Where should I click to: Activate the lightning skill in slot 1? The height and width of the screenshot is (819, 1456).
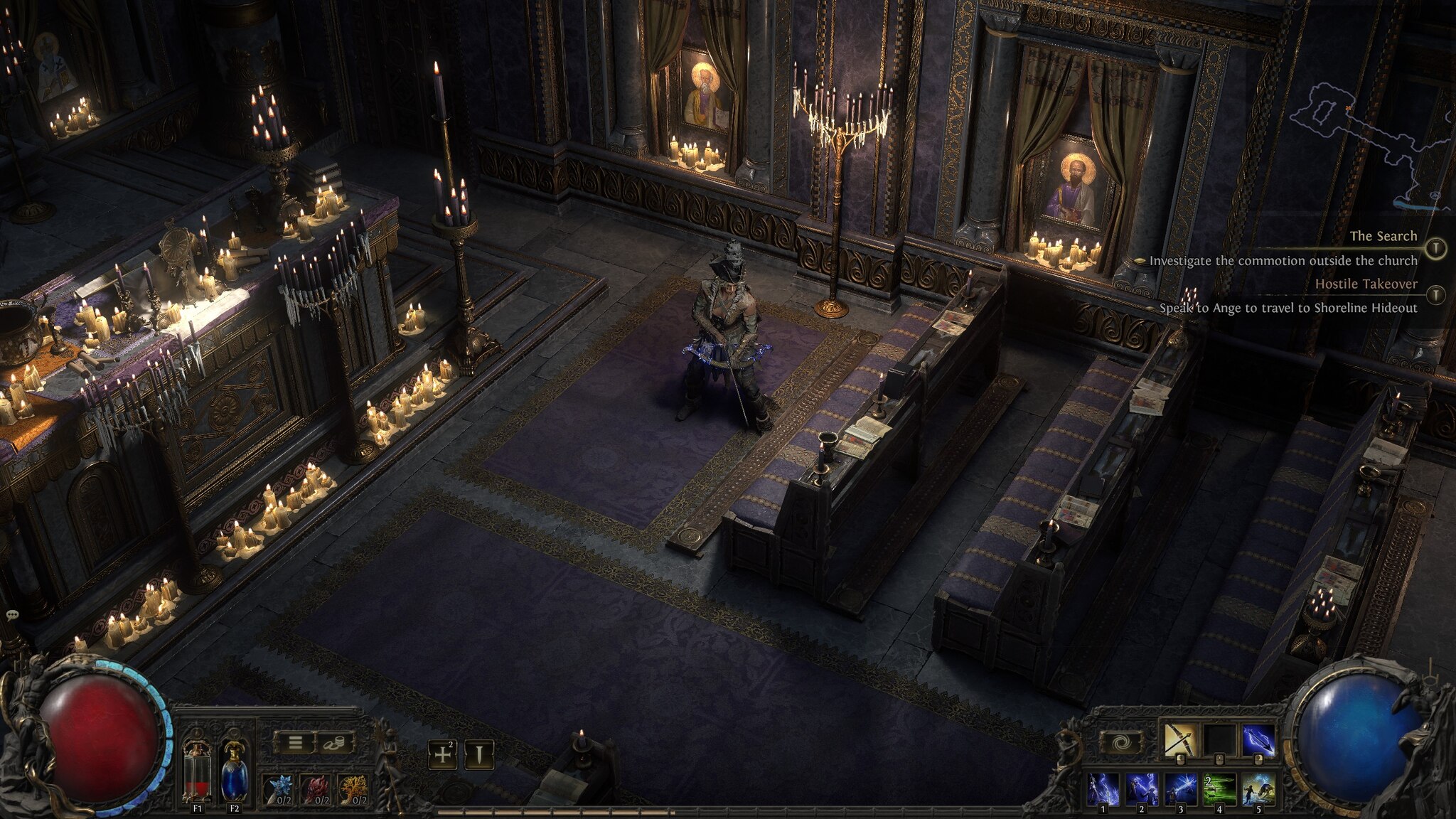pyautogui.click(x=1104, y=789)
